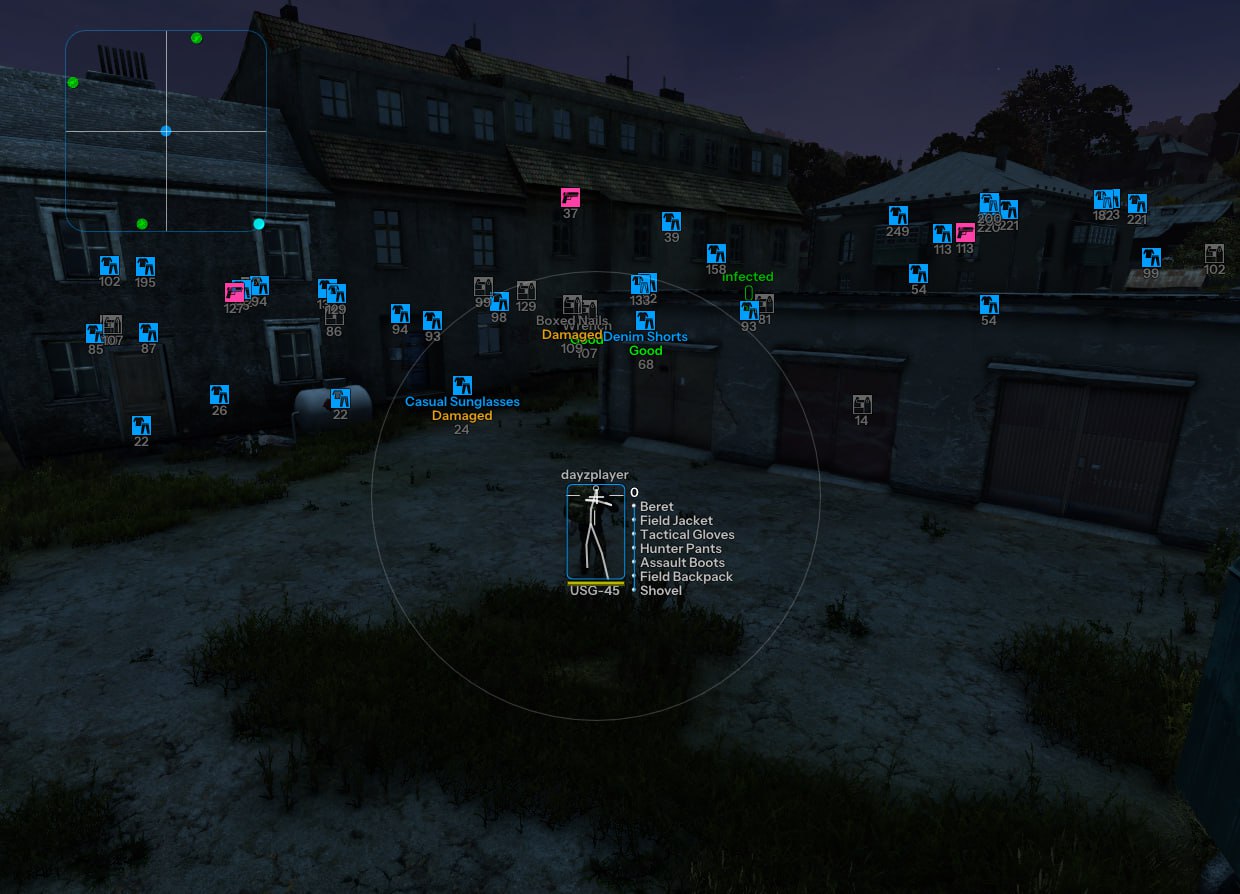The image size is (1240, 894).
Task: Click the pink weapon marker labeled 37
Action: point(570,197)
